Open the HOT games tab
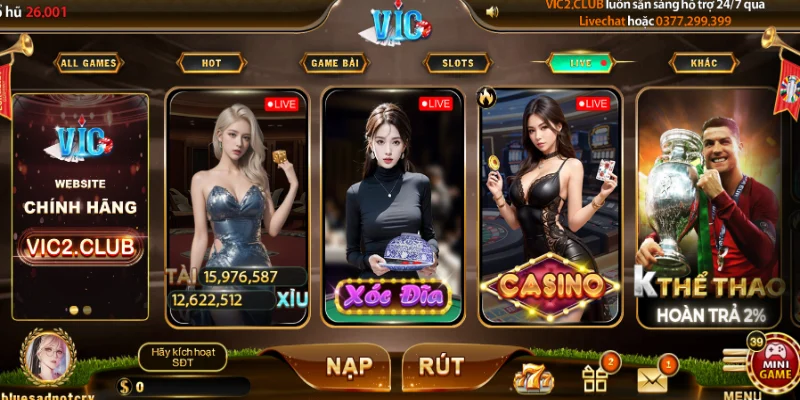 point(211,63)
